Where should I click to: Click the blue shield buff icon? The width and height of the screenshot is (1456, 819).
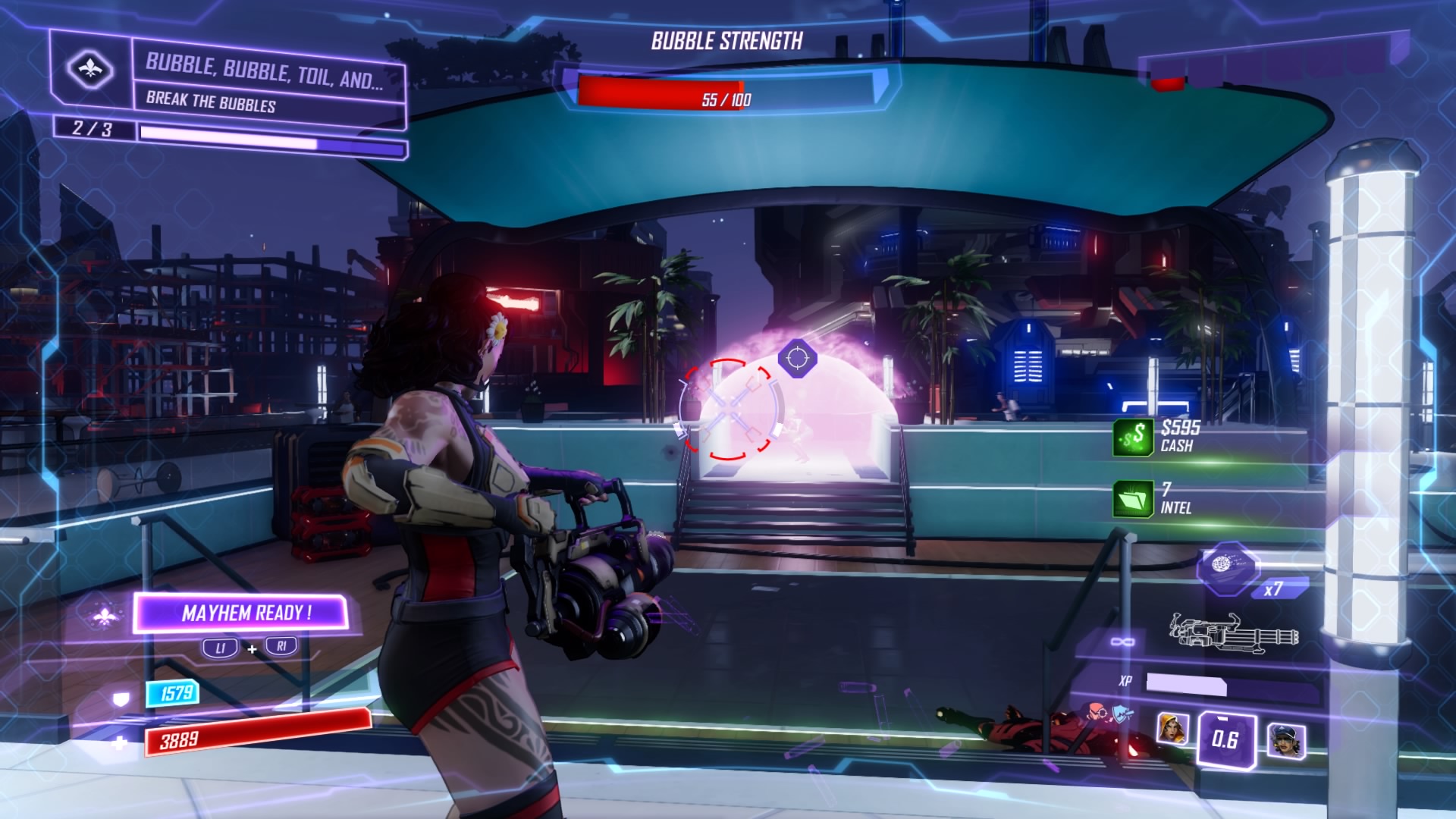coord(1122,712)
